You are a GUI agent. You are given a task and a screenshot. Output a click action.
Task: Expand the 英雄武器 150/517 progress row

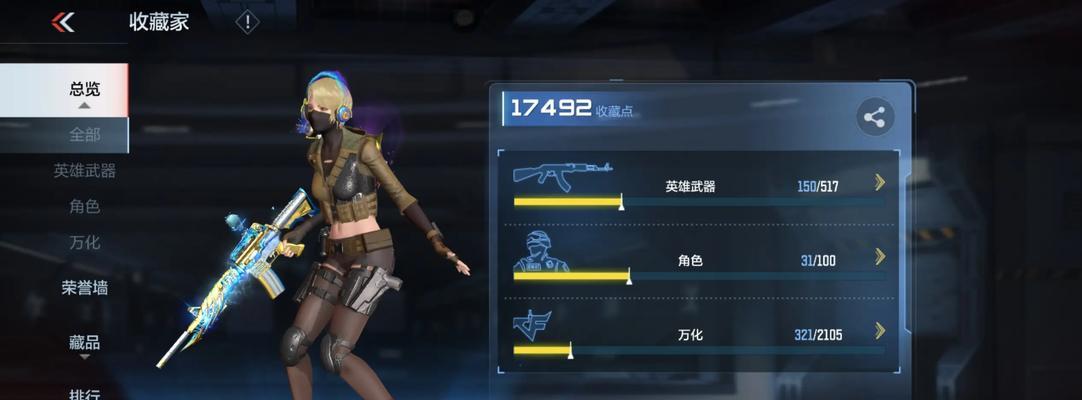[x=879, y=182]
